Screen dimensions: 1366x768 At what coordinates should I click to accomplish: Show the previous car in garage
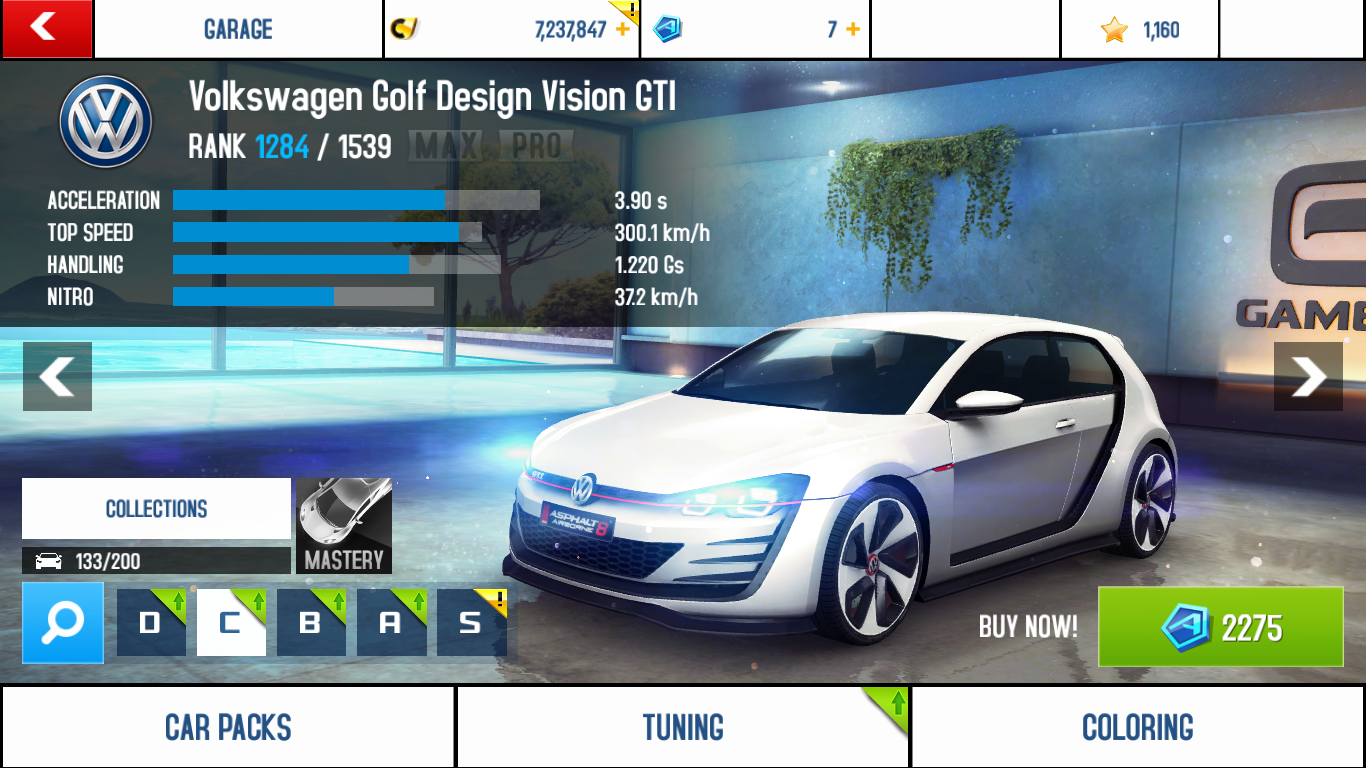[57, 376]
